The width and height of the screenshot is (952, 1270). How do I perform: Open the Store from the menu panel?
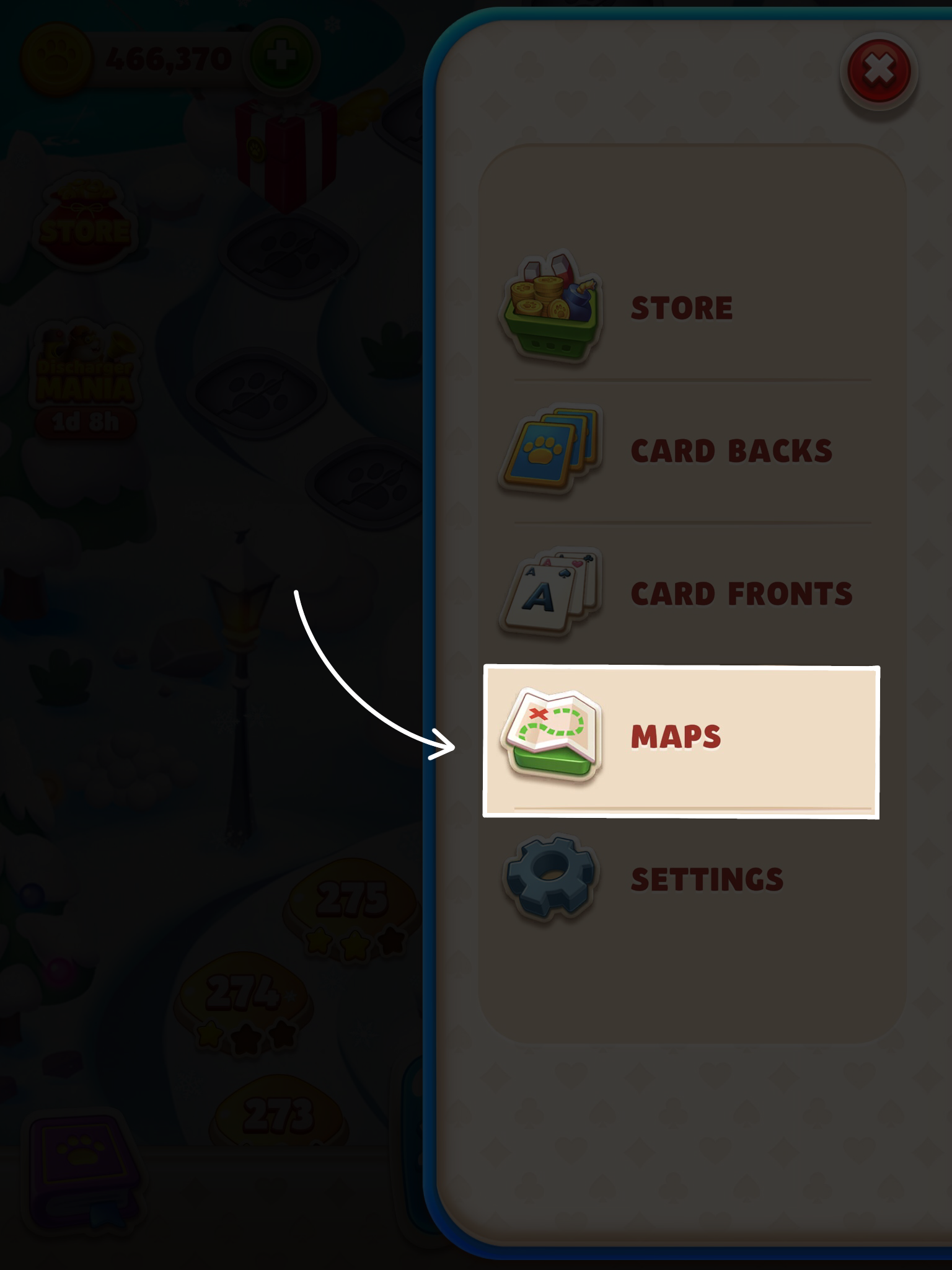(x=682, y=307)
